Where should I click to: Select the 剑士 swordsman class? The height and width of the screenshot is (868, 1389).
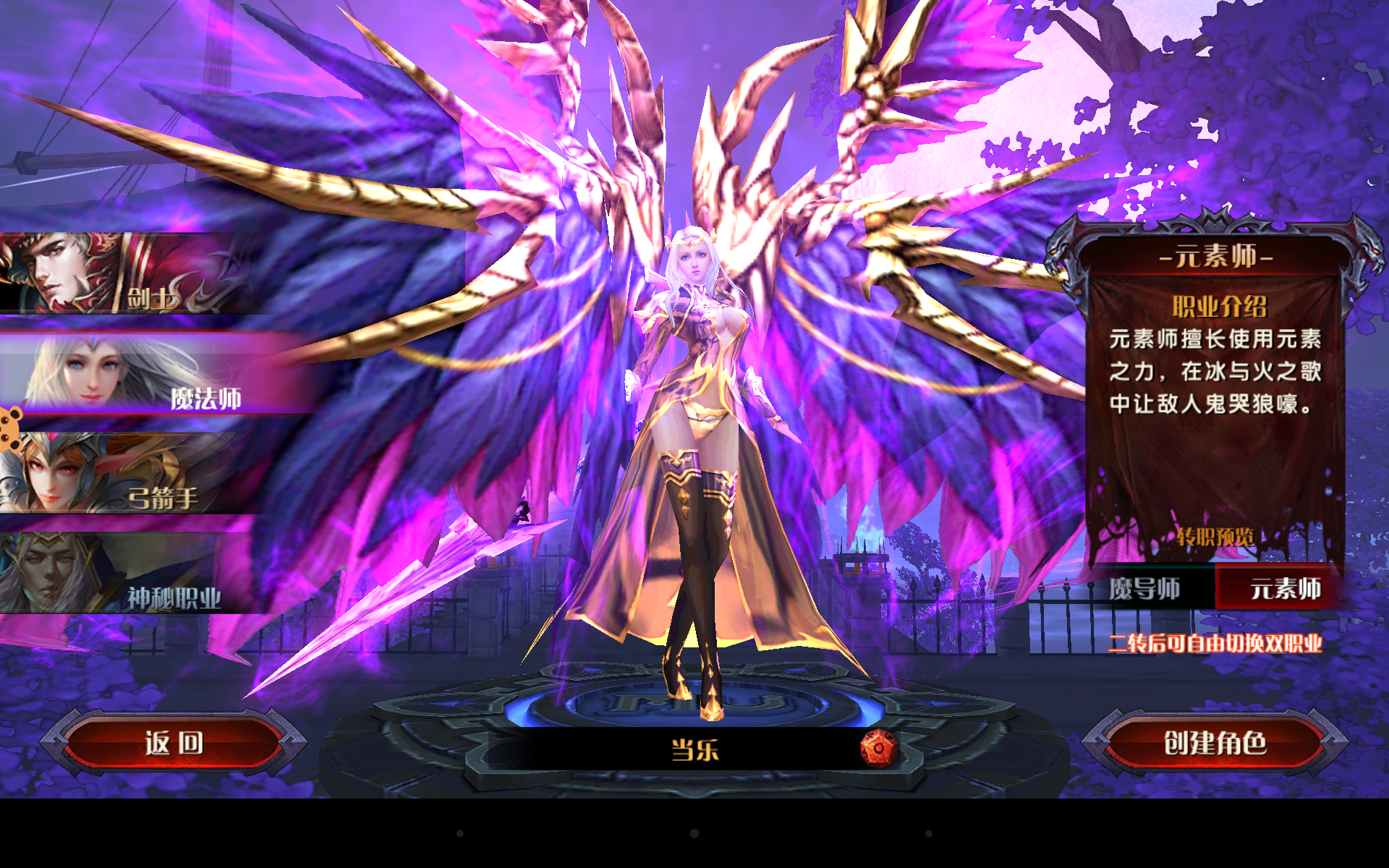[x=123, y=275]
